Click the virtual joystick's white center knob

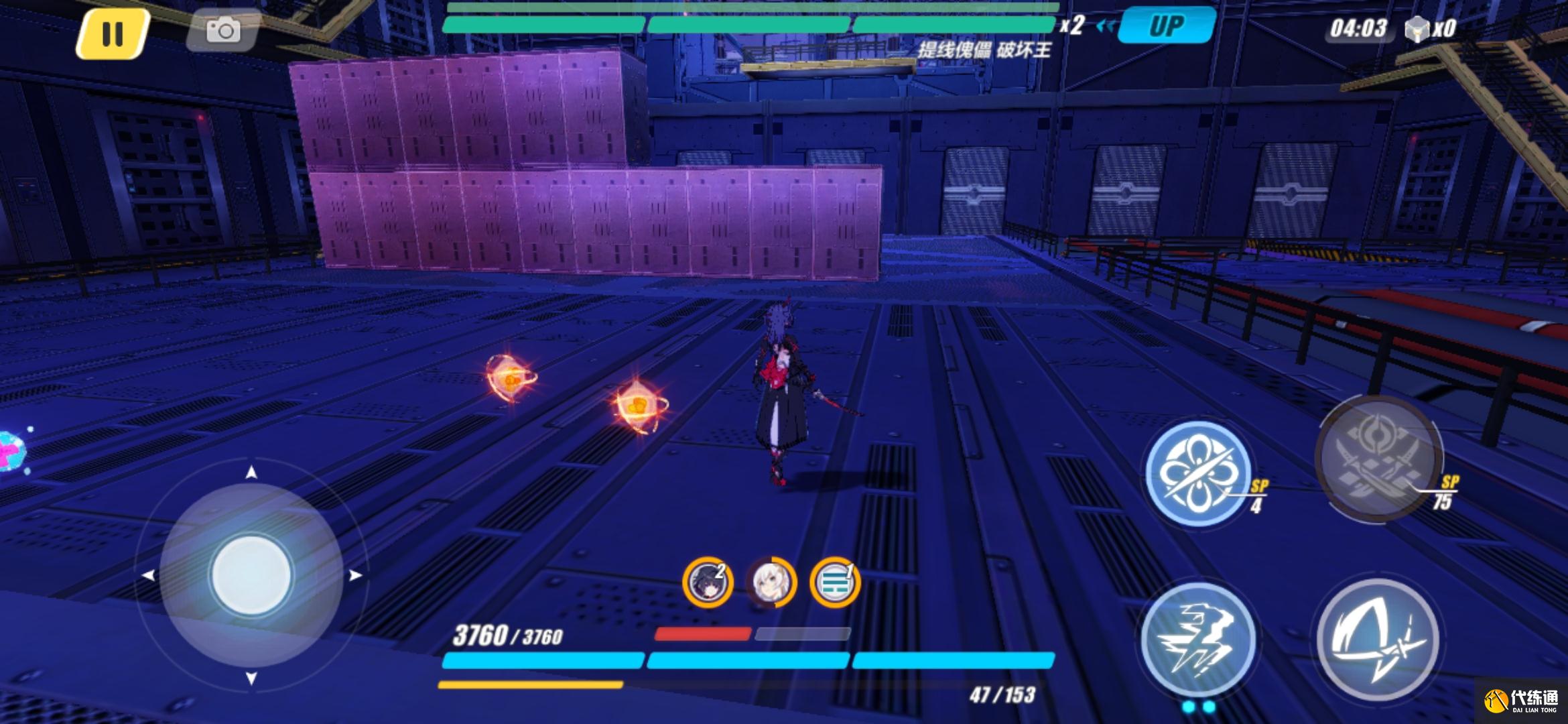pyautogui.click(x=251, y=575)
